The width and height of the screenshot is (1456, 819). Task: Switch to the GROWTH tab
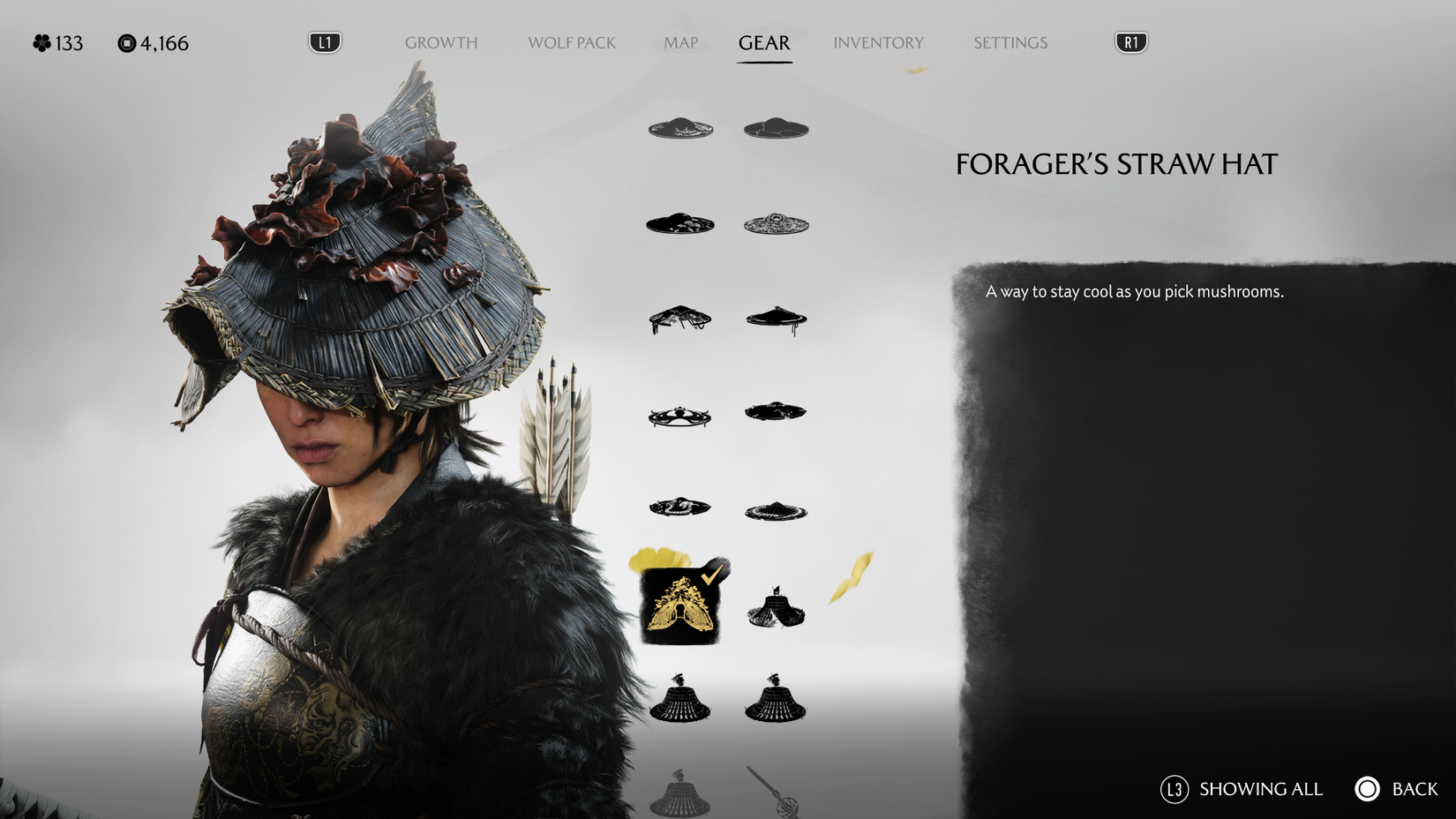pos(441,42)
